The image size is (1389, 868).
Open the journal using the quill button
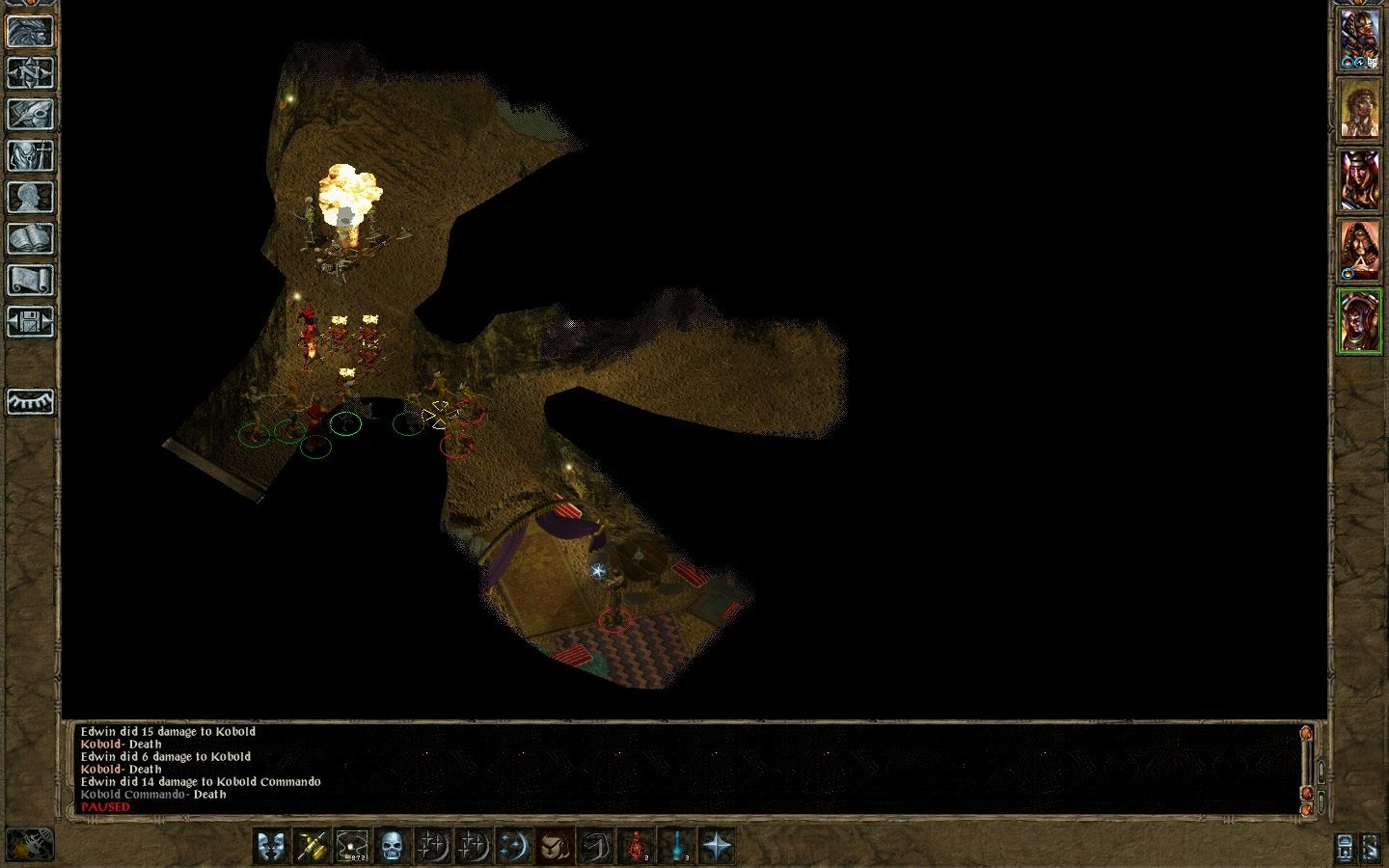[30, 114]
